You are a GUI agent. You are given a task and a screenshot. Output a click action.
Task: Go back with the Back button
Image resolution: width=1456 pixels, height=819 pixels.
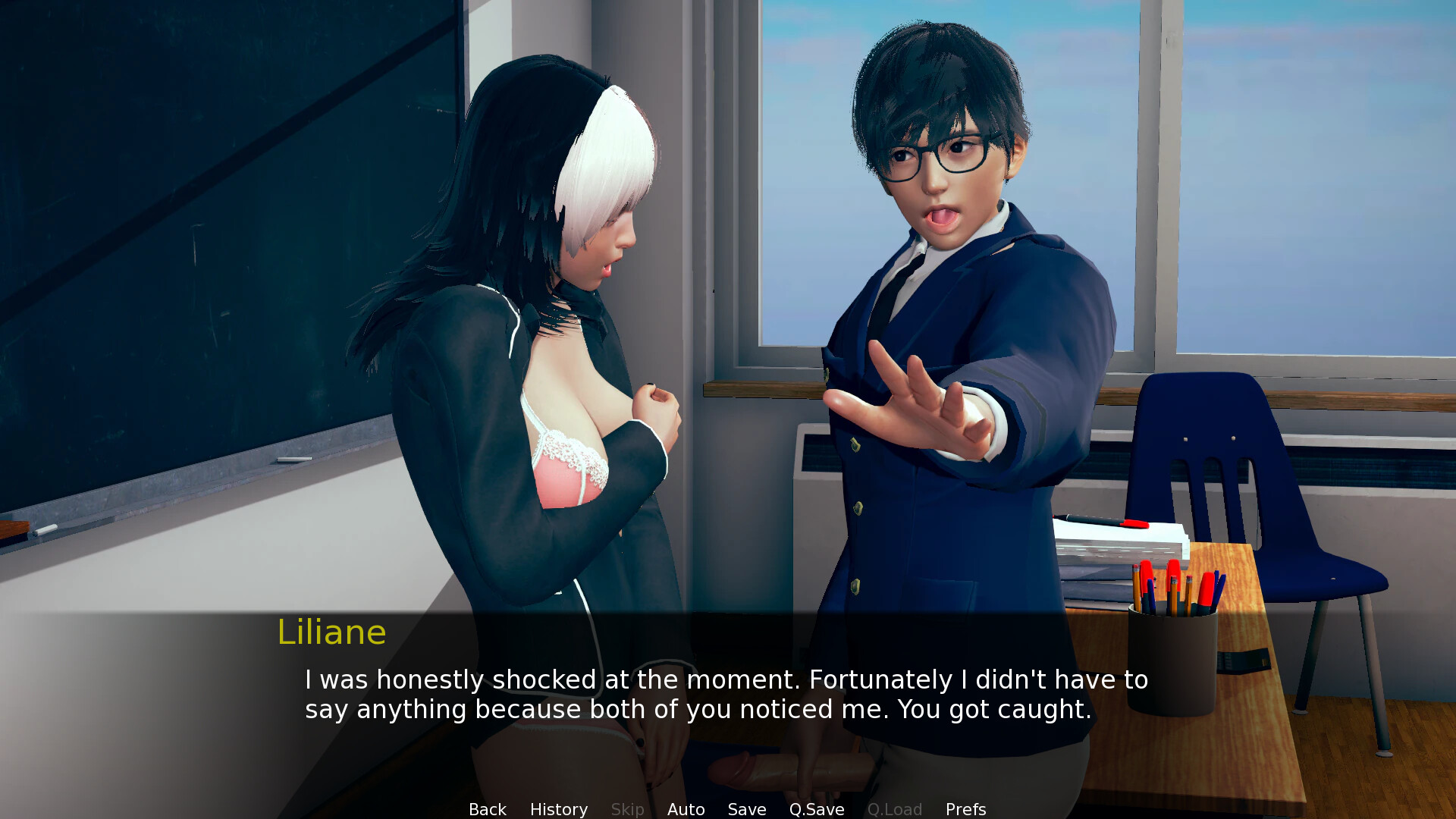(x=487, y=809)
